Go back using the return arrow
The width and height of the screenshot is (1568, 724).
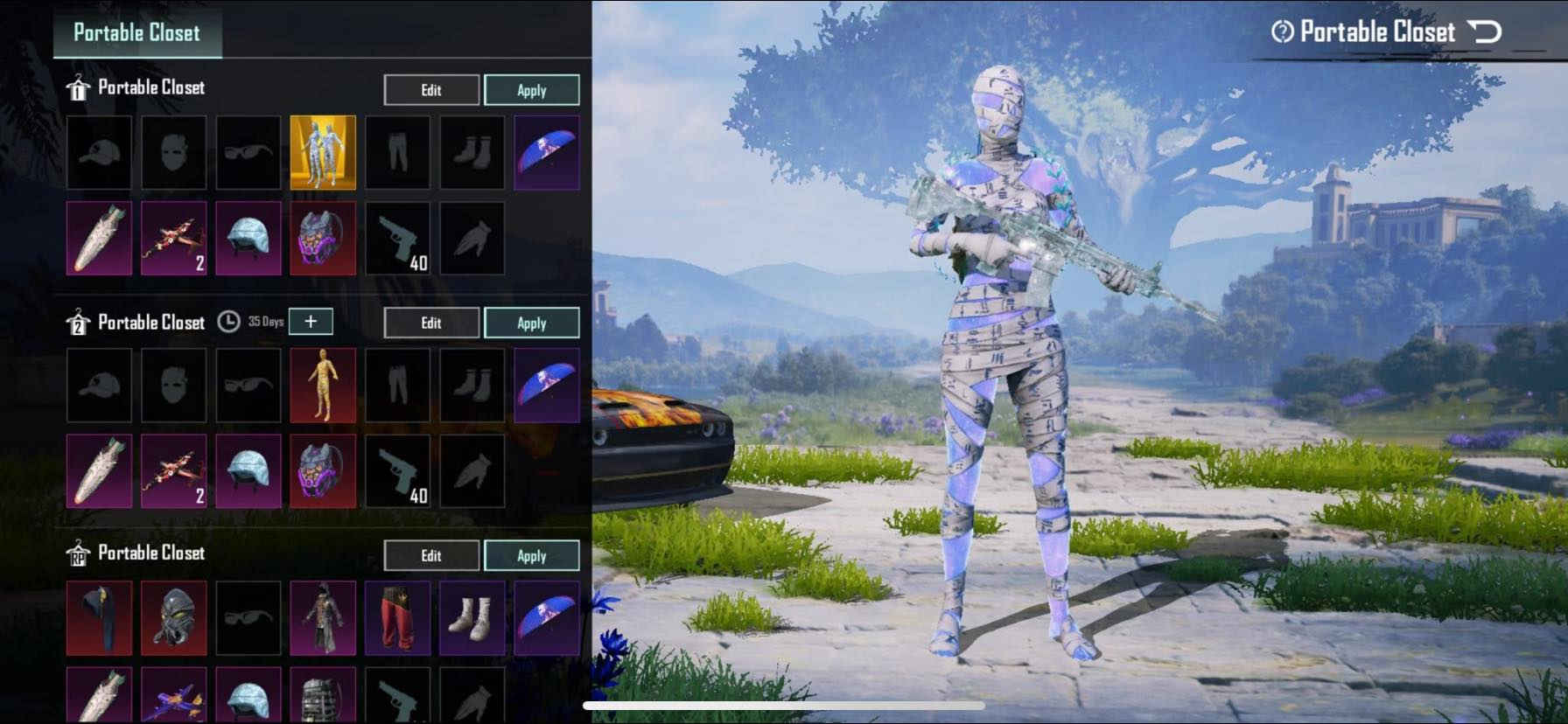[x=1484, y=33]
